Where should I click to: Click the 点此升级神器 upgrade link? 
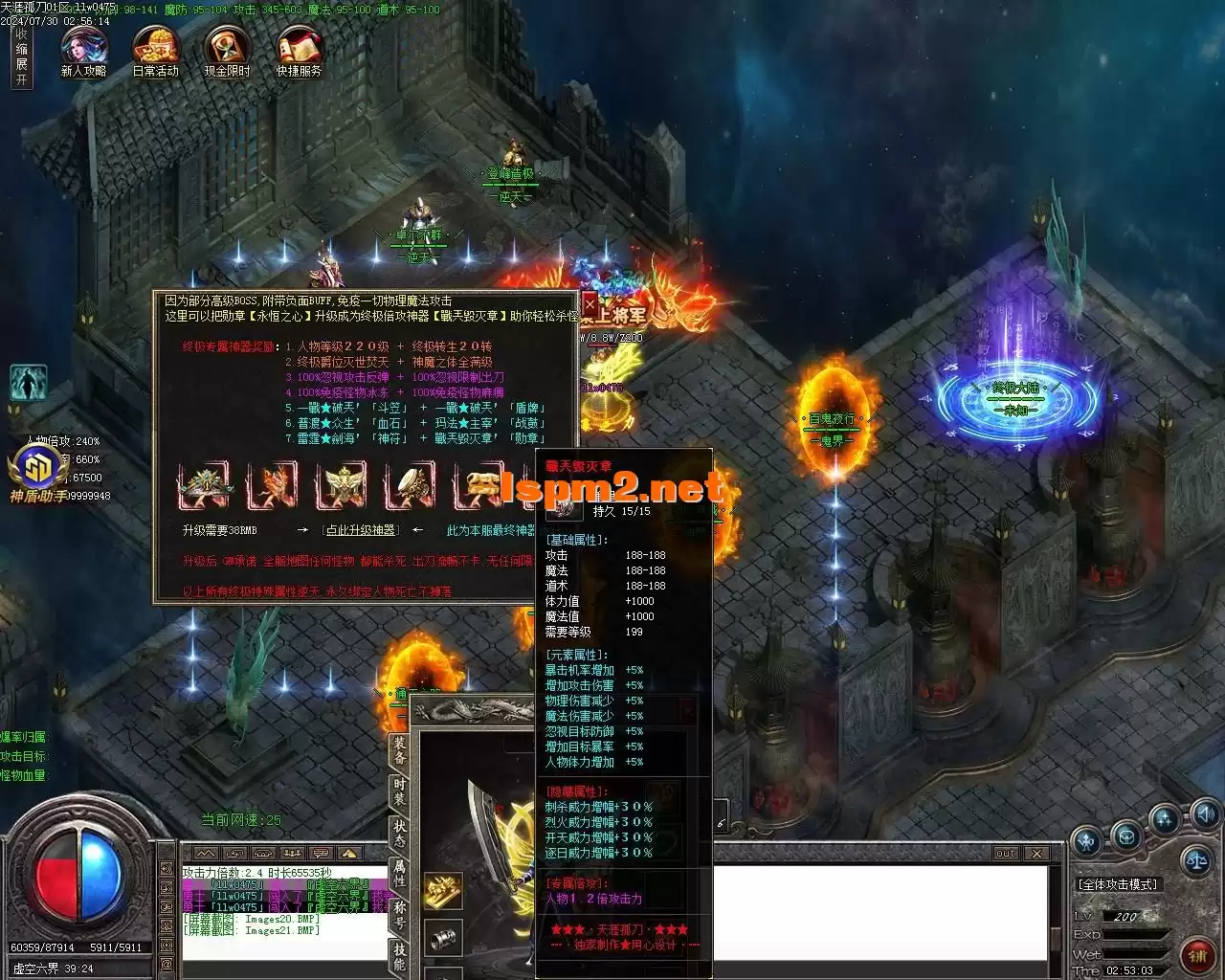pyautogui.click(x=360, y=530)
